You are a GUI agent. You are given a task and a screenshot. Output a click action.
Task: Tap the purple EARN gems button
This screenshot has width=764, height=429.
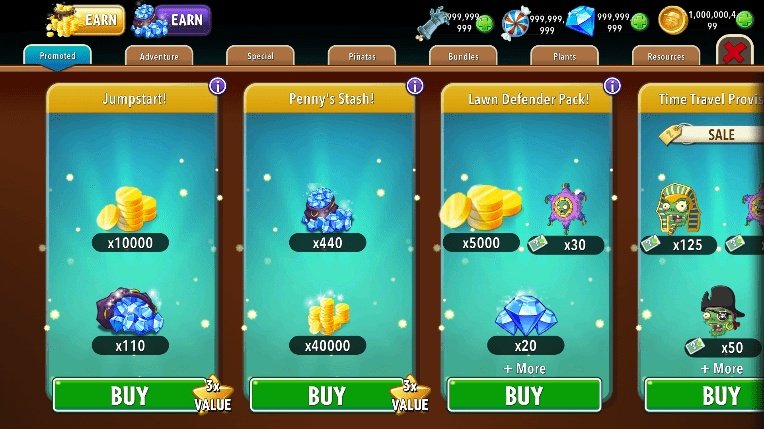point(172,20)
